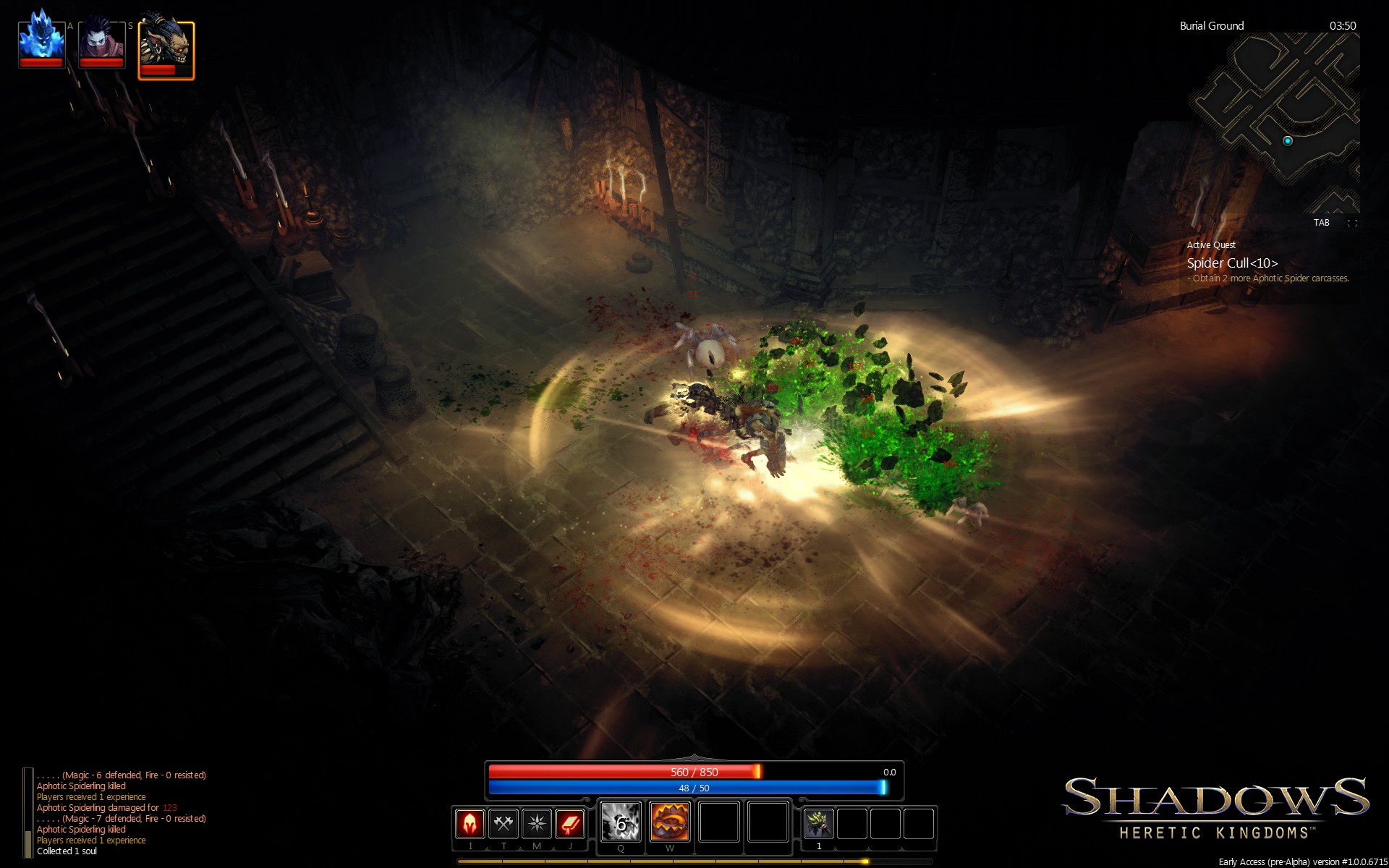Click the Burial Ground zone title
Viewport: 1389px width, 868px height.
point(1211,25)
